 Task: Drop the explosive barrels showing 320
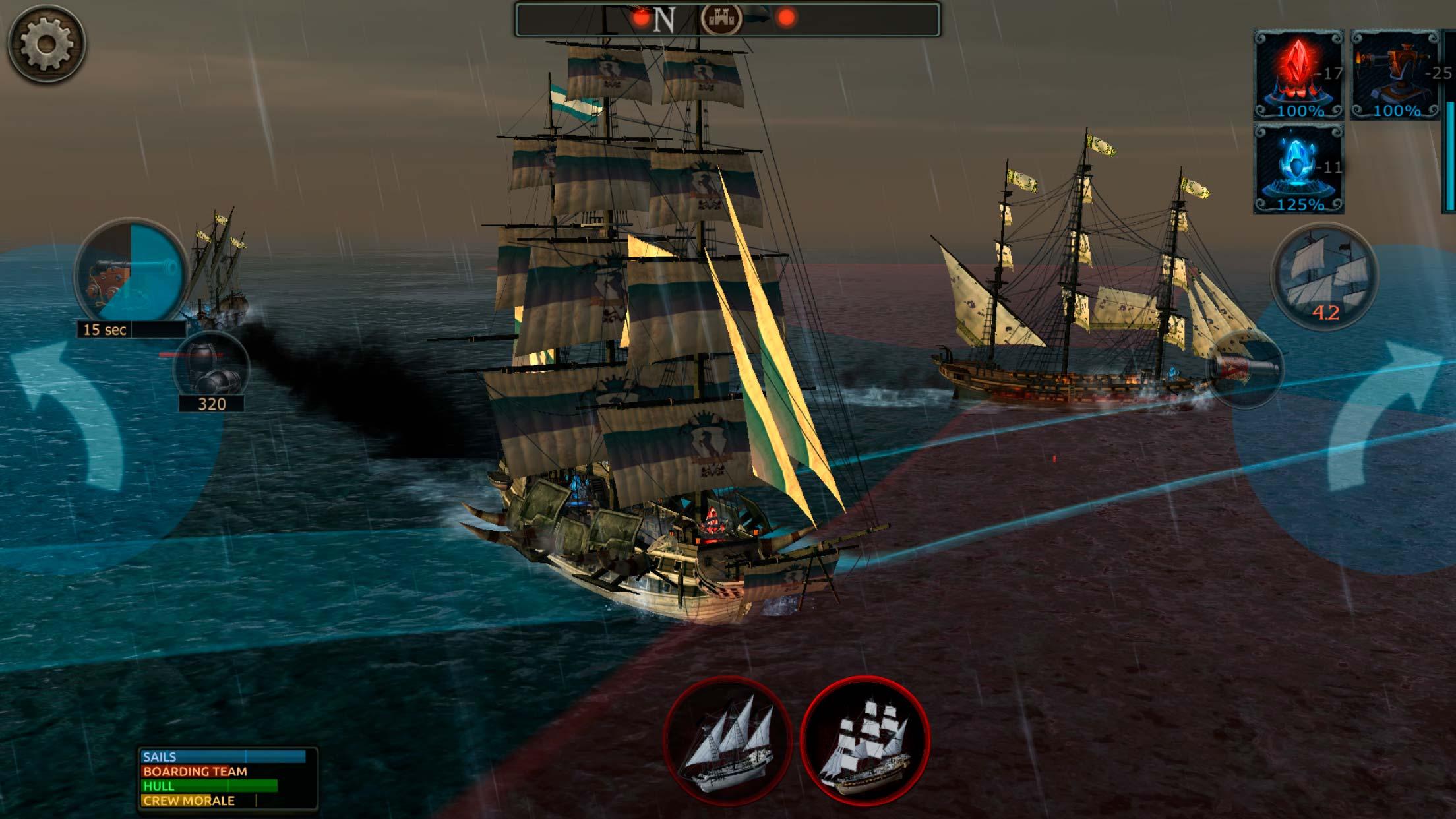[x=211, y=369]
